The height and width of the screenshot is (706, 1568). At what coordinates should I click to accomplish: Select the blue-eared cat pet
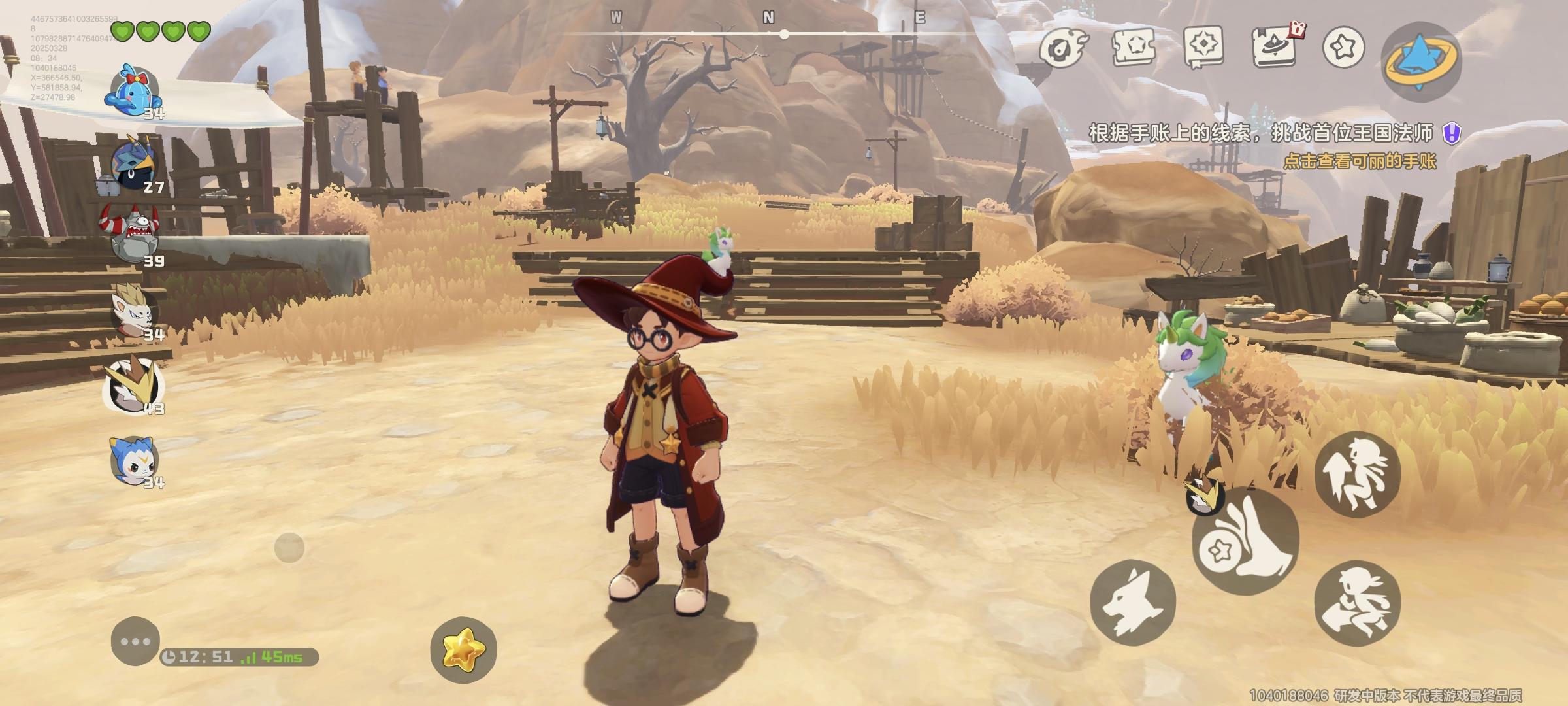tap(135, 460)
